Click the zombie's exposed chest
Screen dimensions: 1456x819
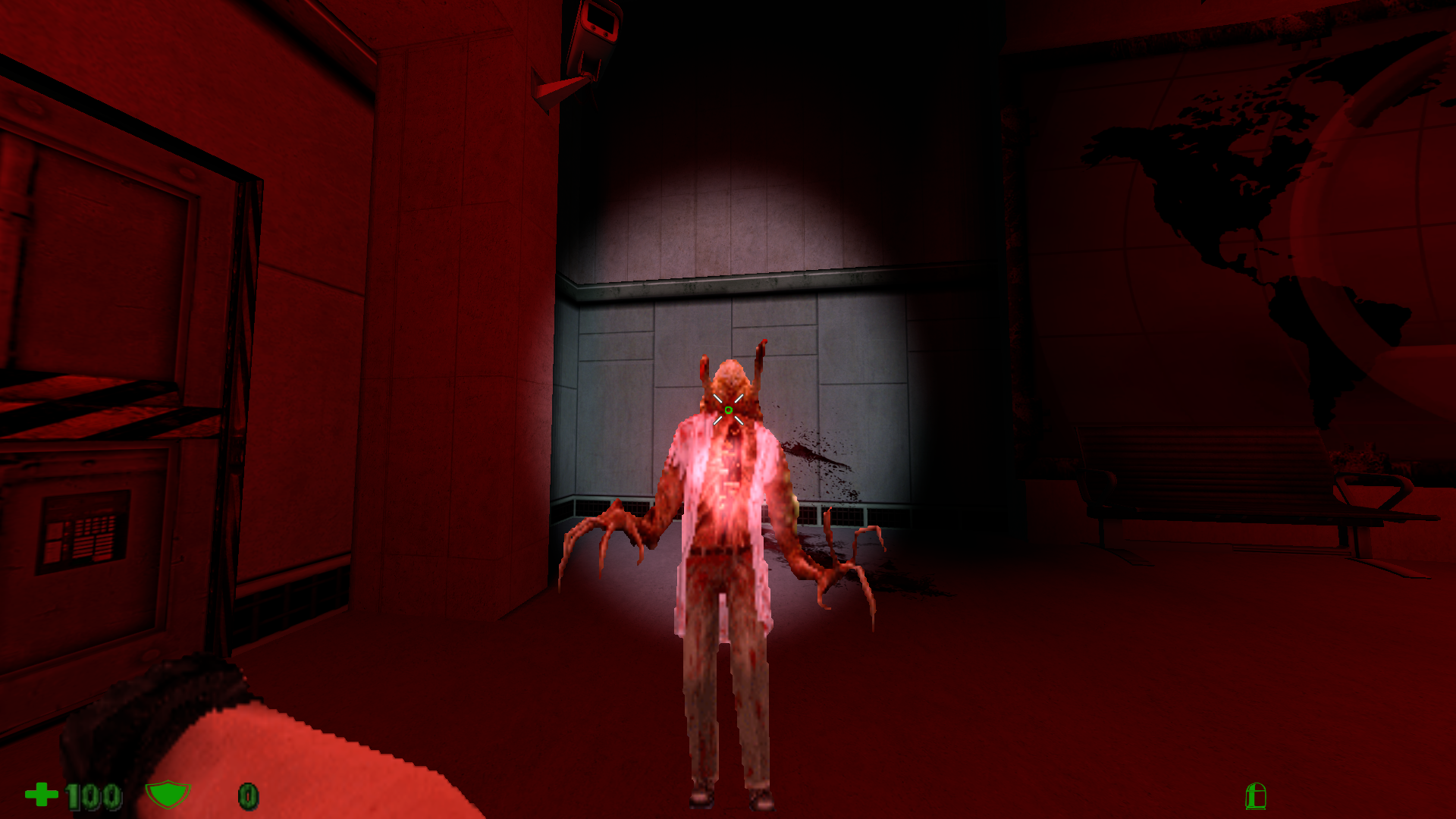coord(726,478)
